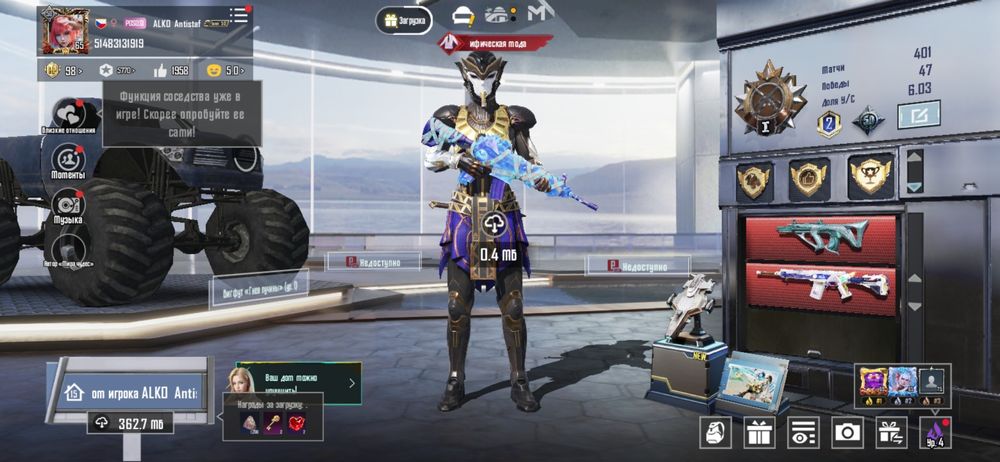
Task: Download the 362.7 mb resource pack
Action: (130, 423)
